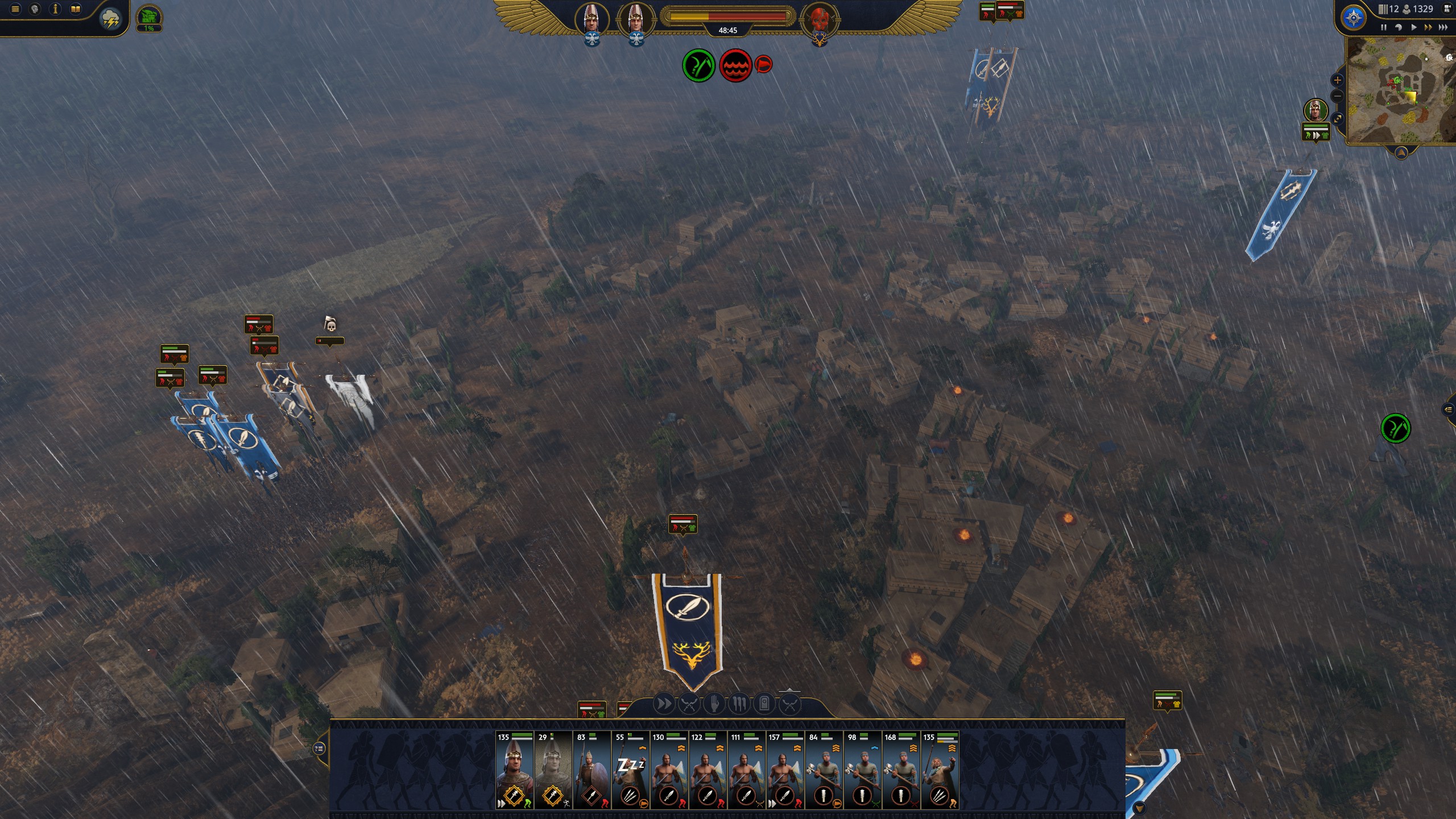This screenshot has width=1456, height=819.
Task: Open the encyclopedia book icon
Action: point(75,9)
